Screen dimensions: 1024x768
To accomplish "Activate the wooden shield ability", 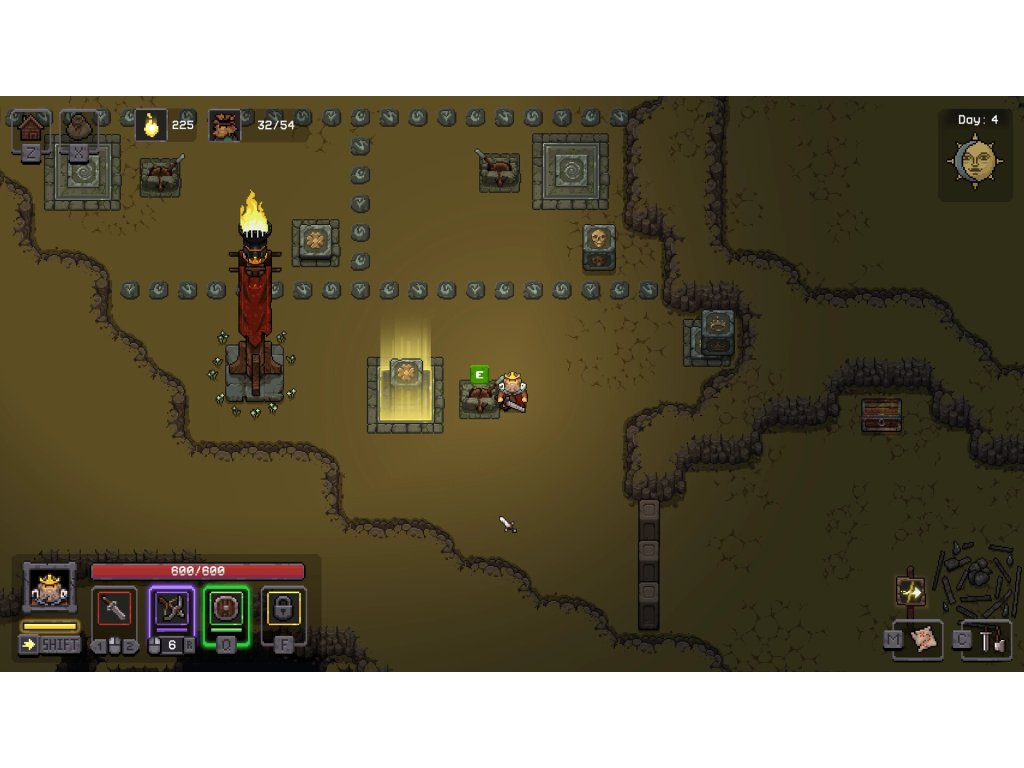I will 226,609.
